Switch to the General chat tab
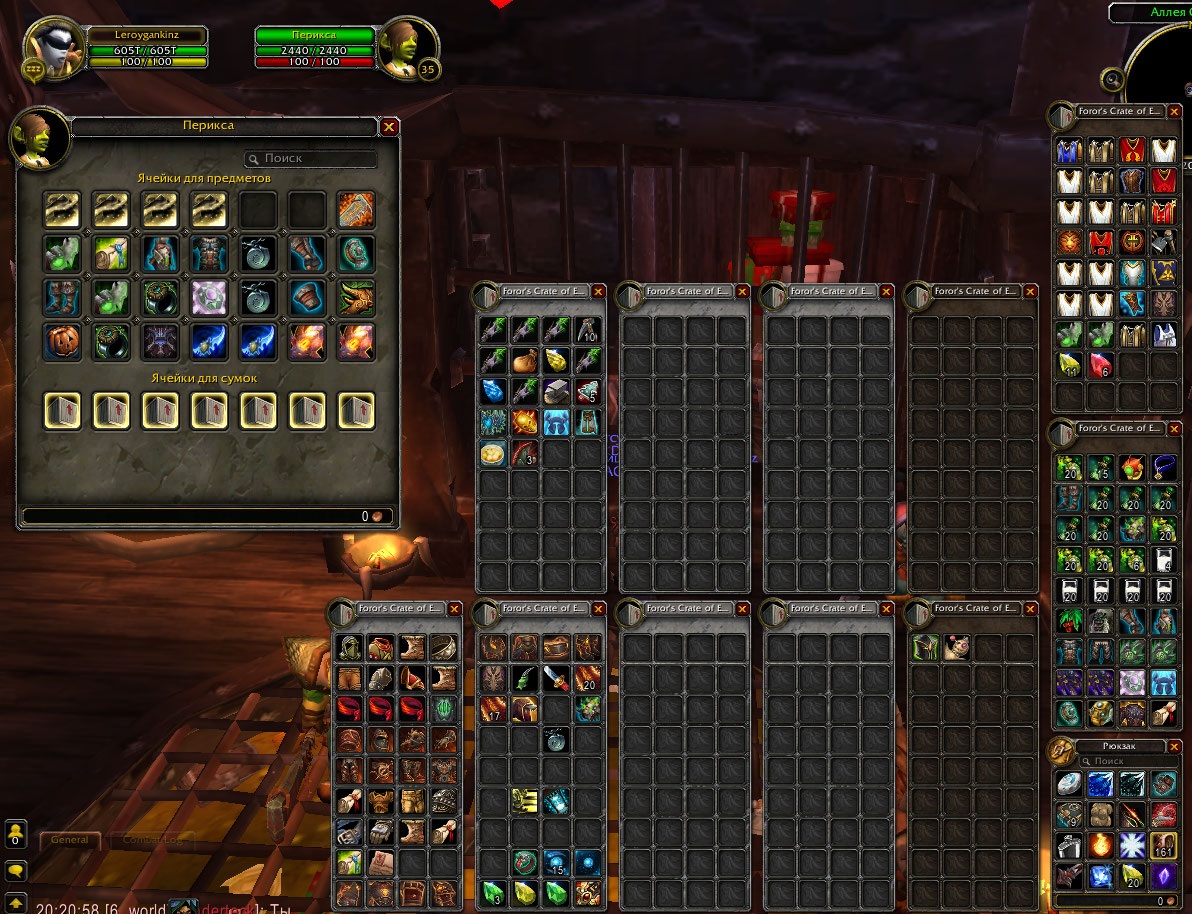 [70, 840]
